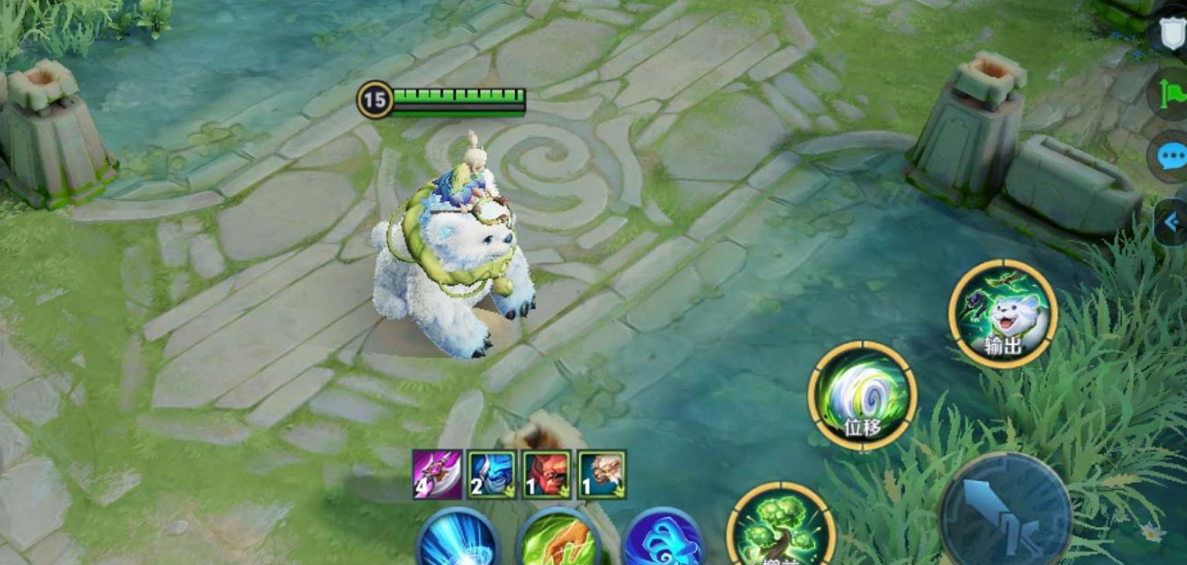Screen dimensions: 1187x565
Task: Tap the white shield signal button
Action: [1171, 33]
